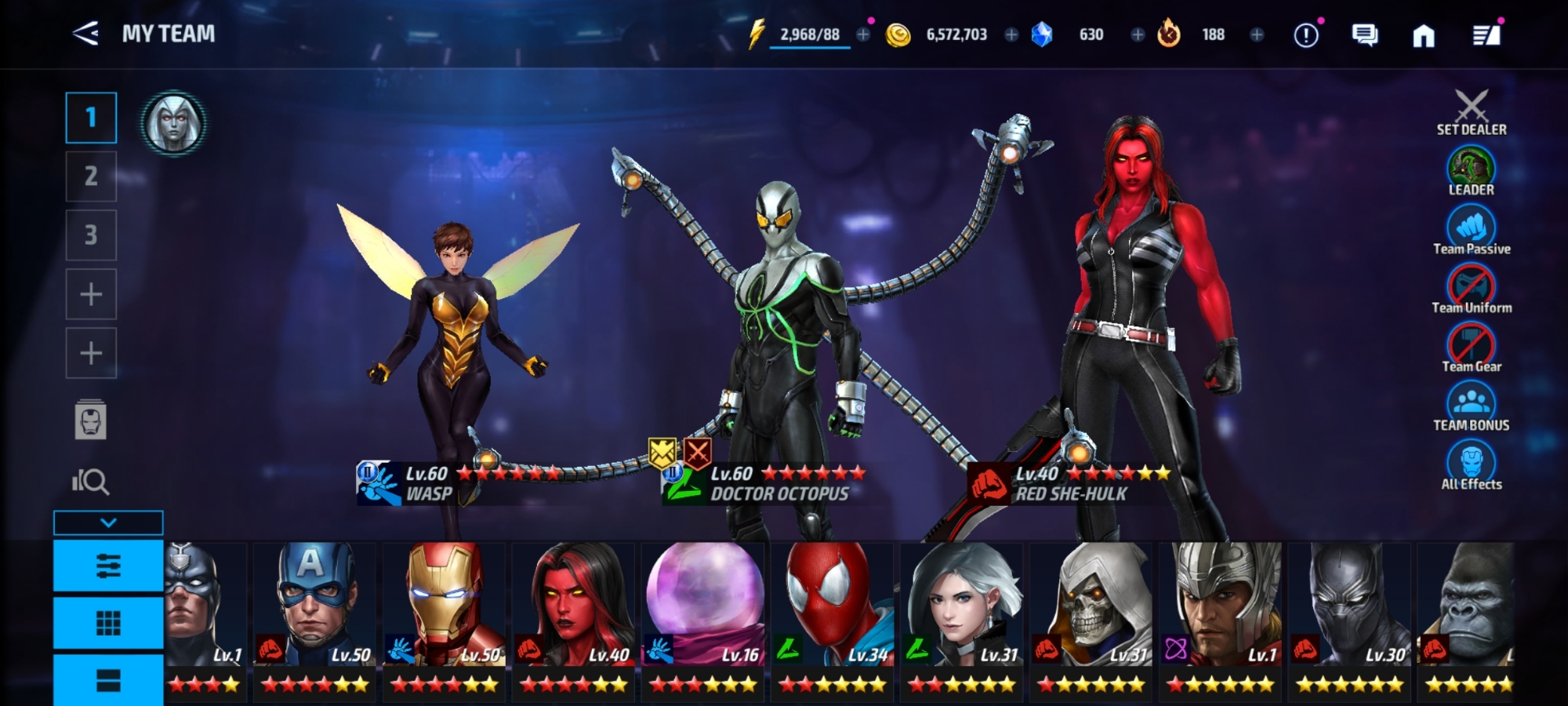
Task: Collapse the roster with the arrow toggle
Action: click(108, 522)
